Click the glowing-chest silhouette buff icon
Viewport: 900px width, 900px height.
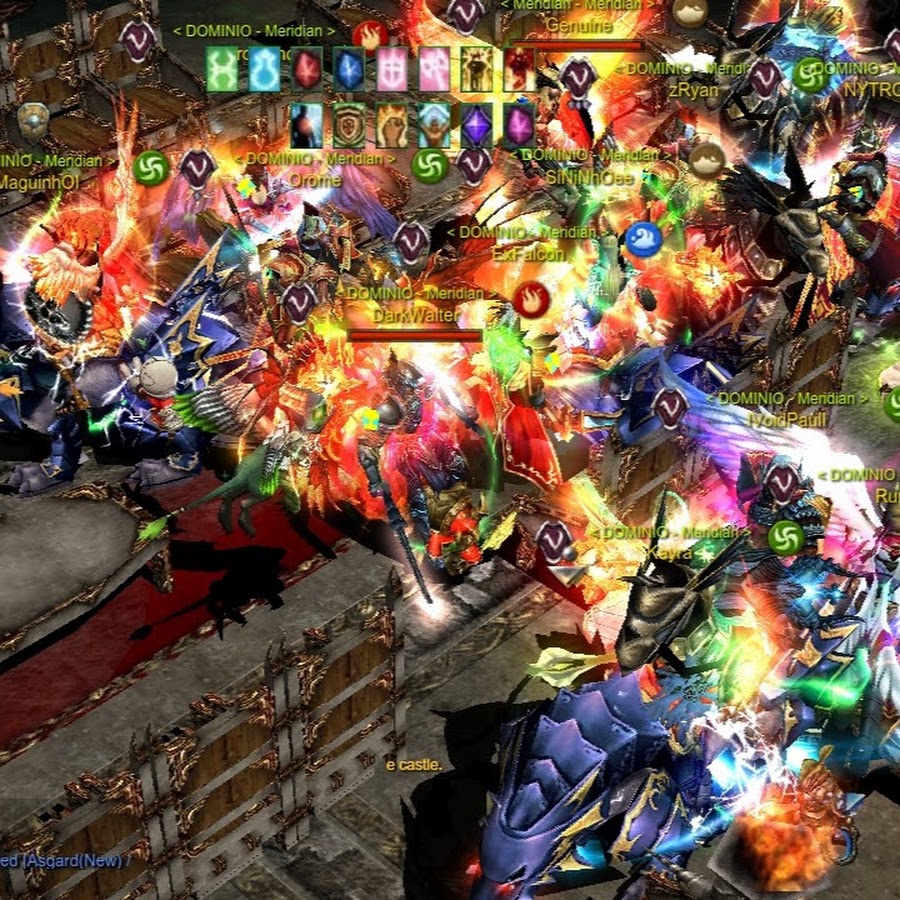pos(306,126)
